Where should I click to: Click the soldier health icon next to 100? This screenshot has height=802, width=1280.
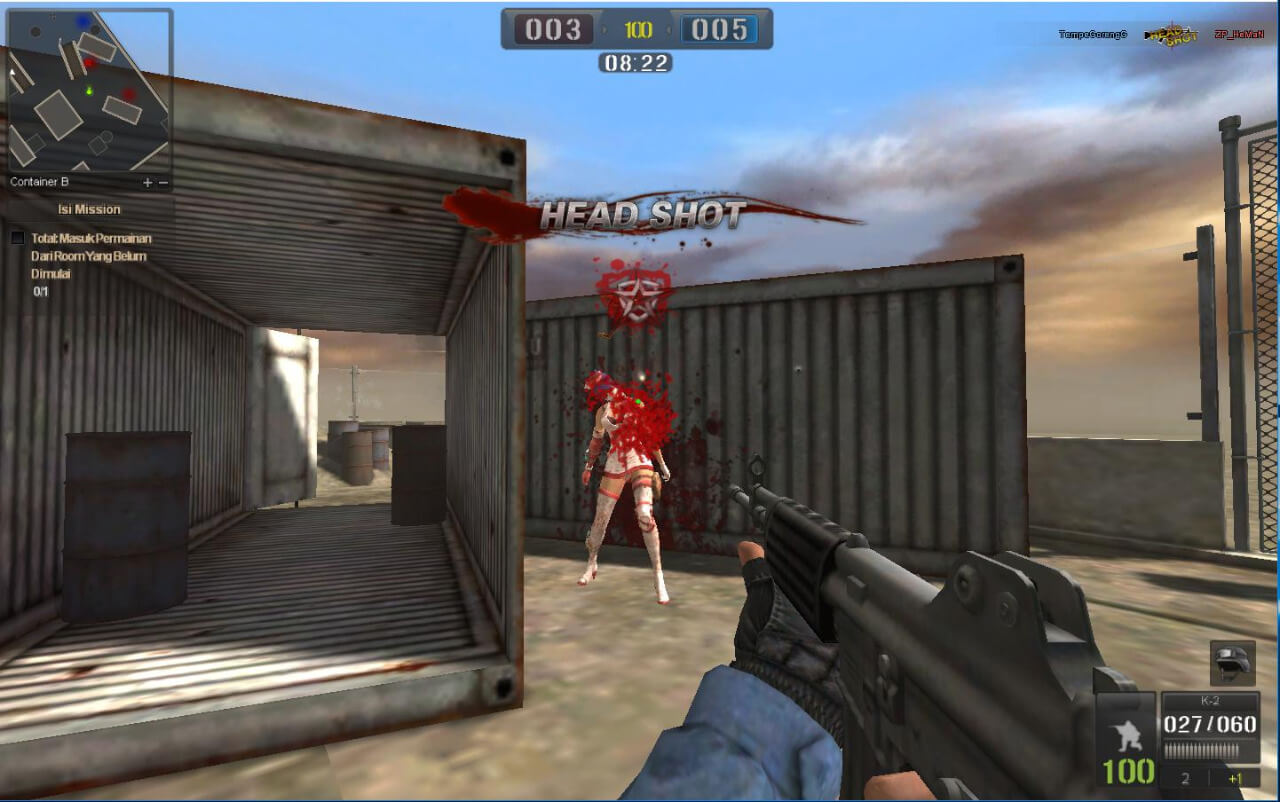[1125, 735]
